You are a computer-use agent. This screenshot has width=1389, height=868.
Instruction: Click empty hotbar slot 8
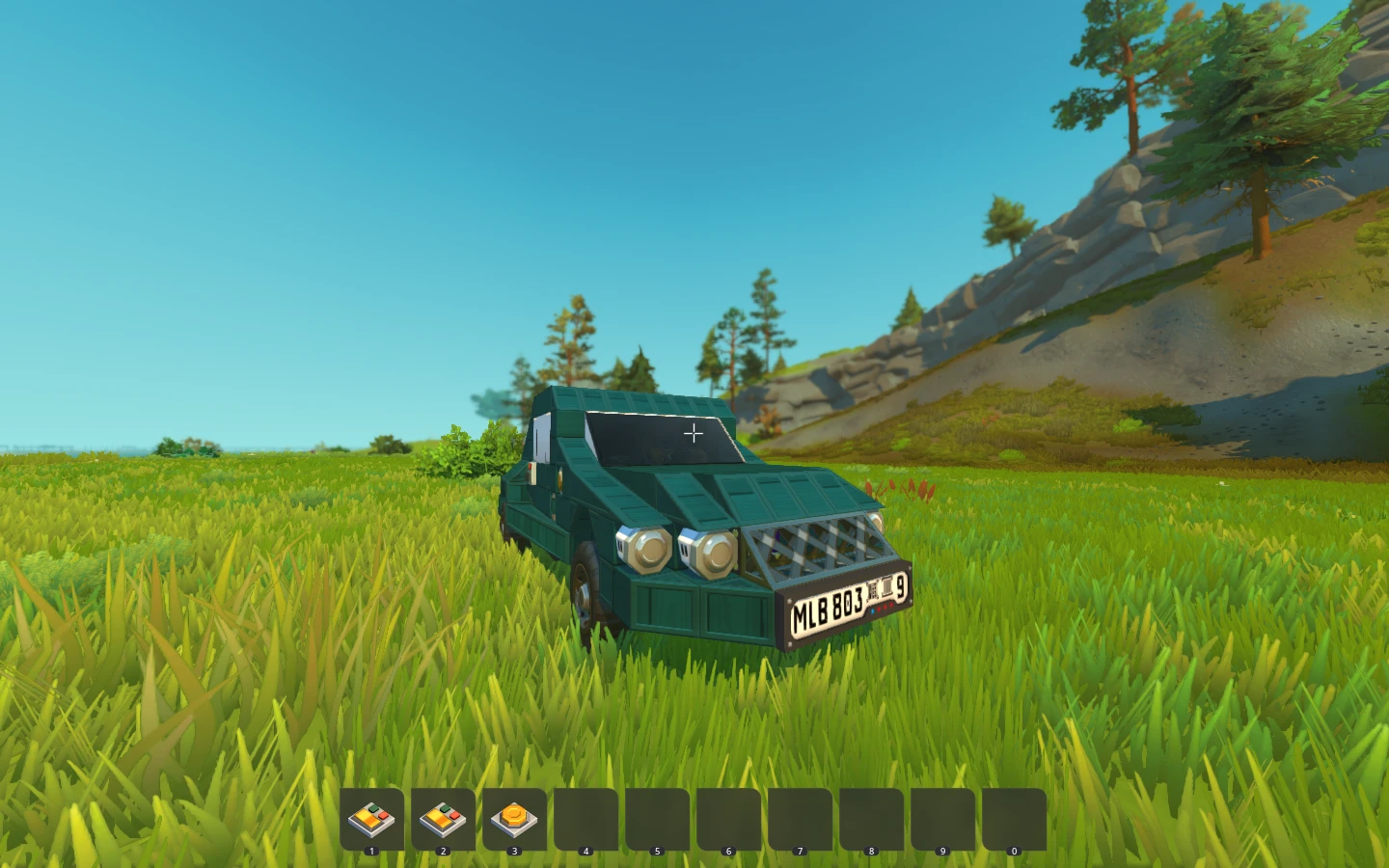pos(870,817)
